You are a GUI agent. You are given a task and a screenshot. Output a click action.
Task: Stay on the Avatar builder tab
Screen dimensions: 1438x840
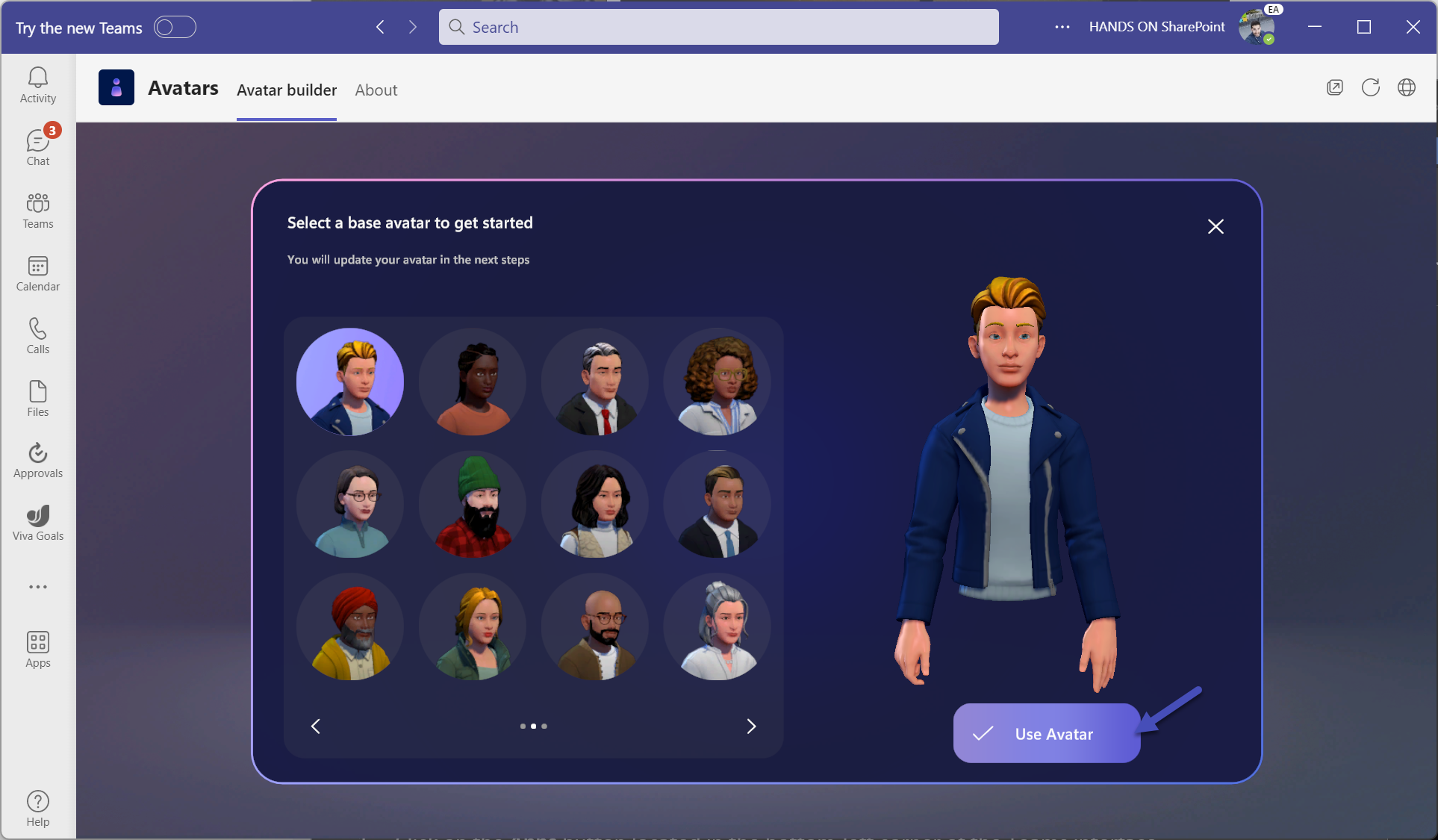pos(286,90)
